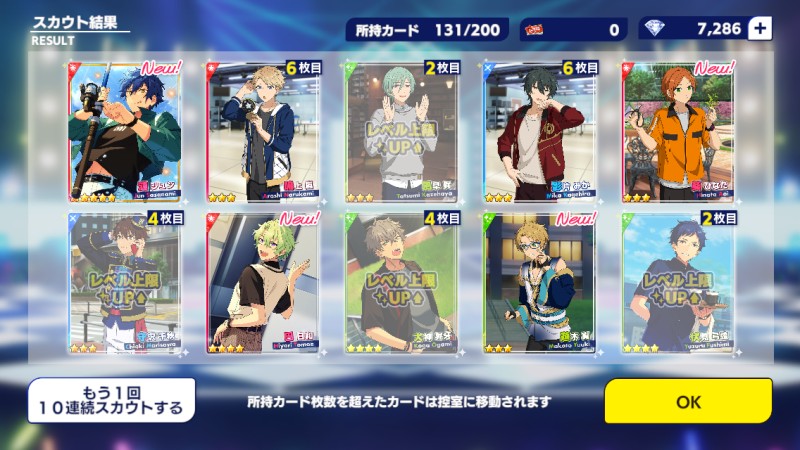
Task: Inspect the Mika Kagehira card
Action: [539, 132]
